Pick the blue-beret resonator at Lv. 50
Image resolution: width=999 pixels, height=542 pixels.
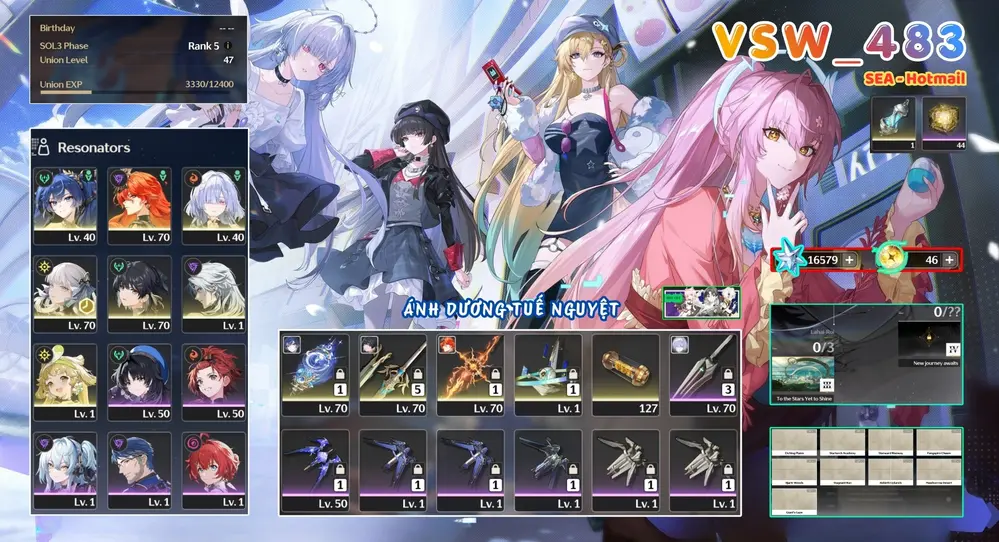tap(140, 380)
